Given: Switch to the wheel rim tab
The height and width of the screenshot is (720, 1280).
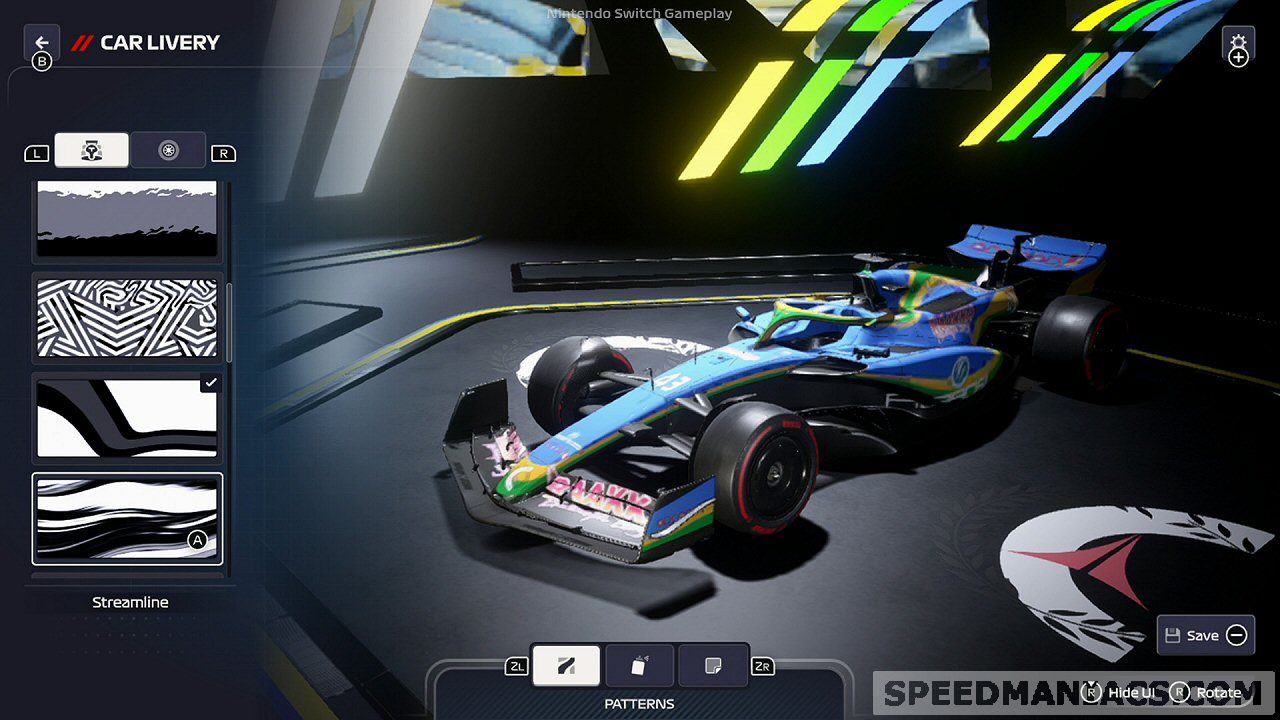Looking at the screenshot, I should 168,150.
